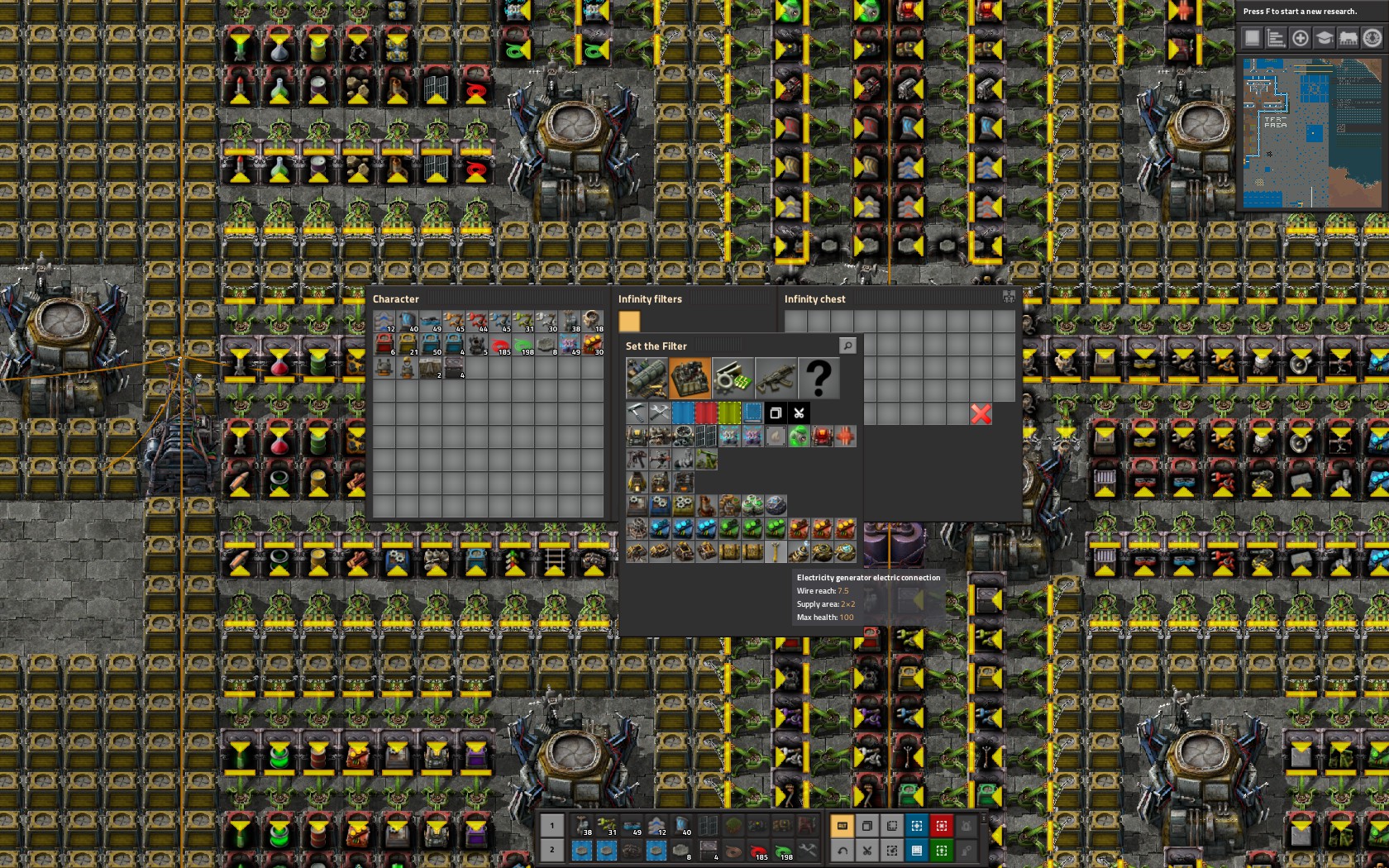Screen dimensions: 1389x868
Task: Clear the red X slot in Infinity chest
Action: 981,414
